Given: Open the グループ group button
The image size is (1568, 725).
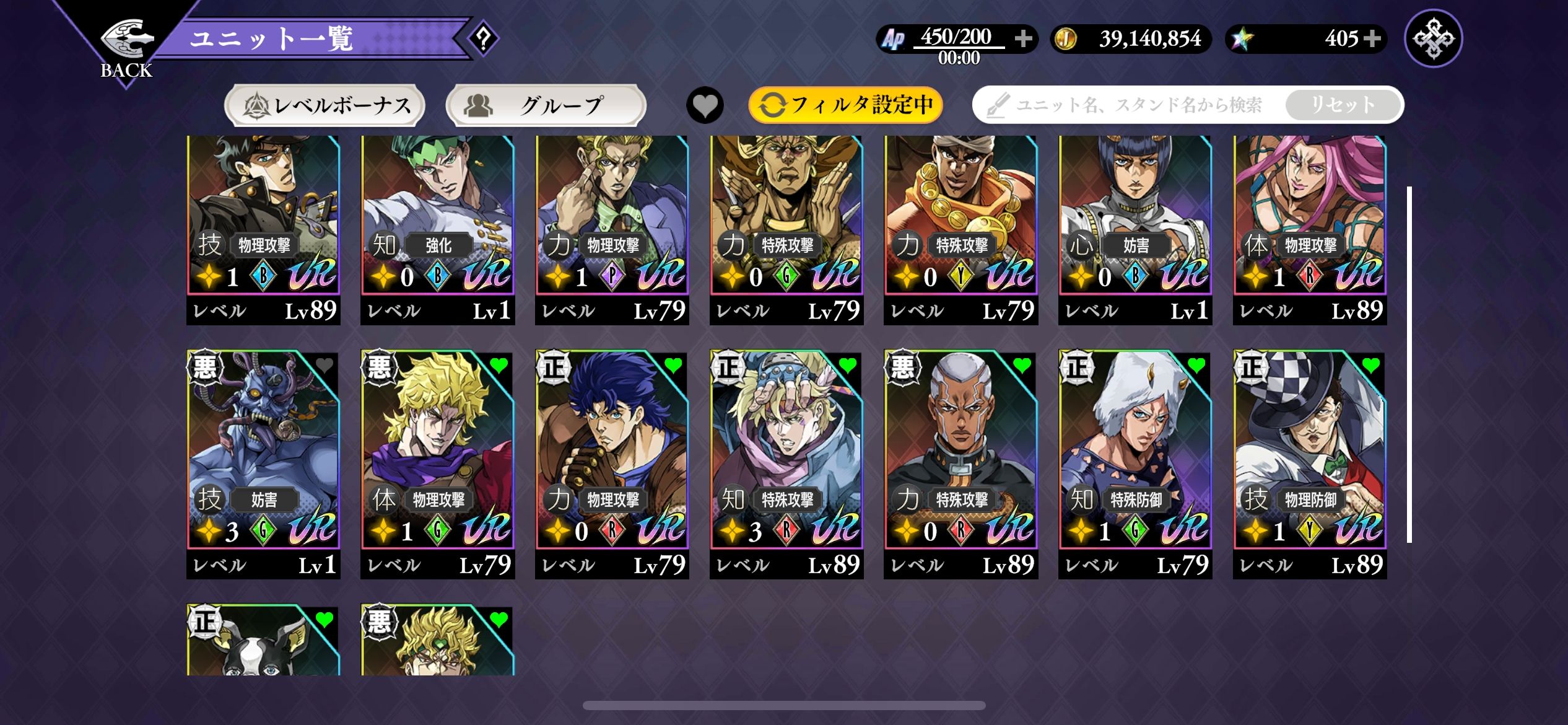Looking at the screenshot, I should pyautogui.click(x=545, y=105).
